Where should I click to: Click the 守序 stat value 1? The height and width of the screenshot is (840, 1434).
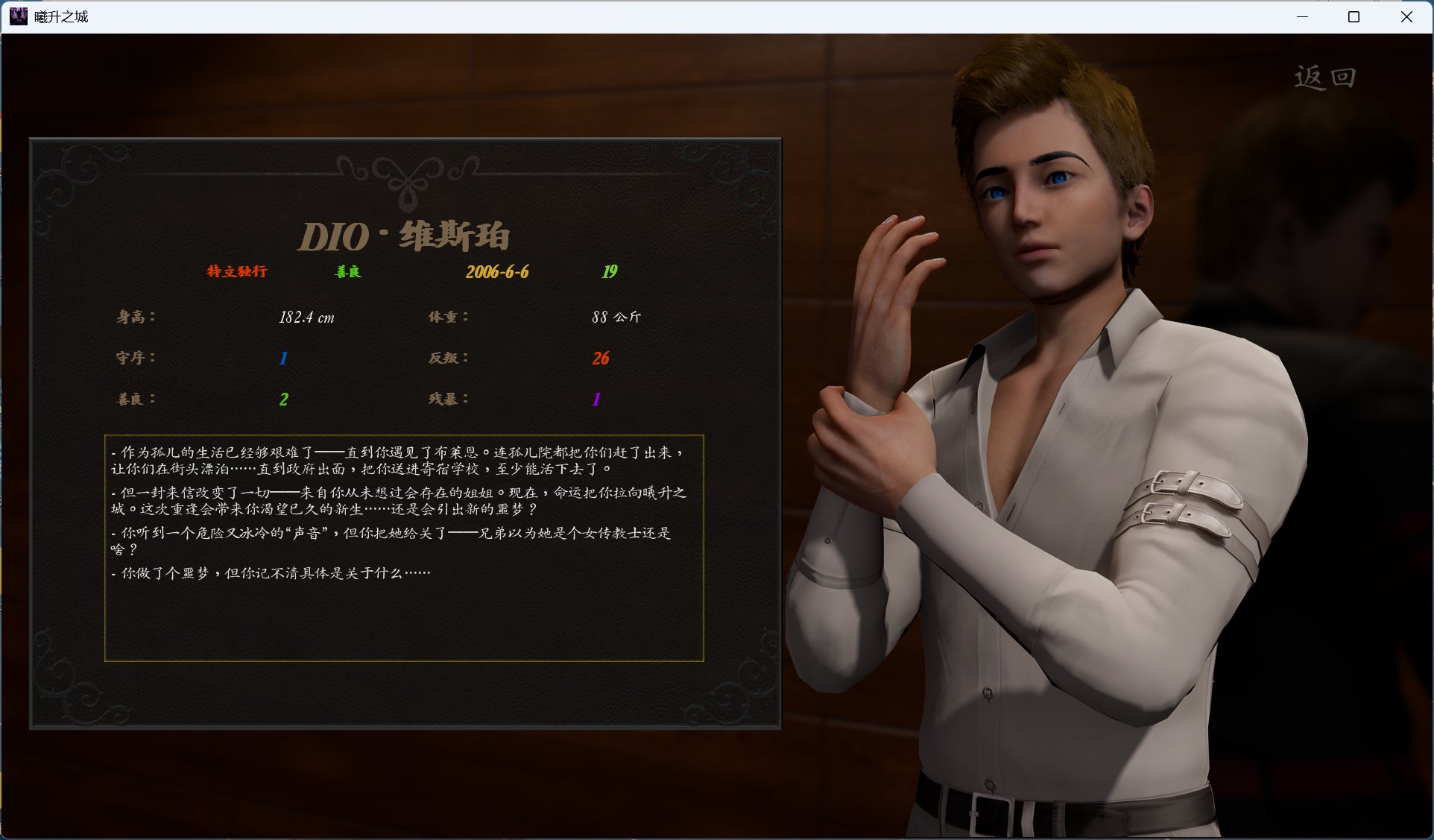click(282, 359)
